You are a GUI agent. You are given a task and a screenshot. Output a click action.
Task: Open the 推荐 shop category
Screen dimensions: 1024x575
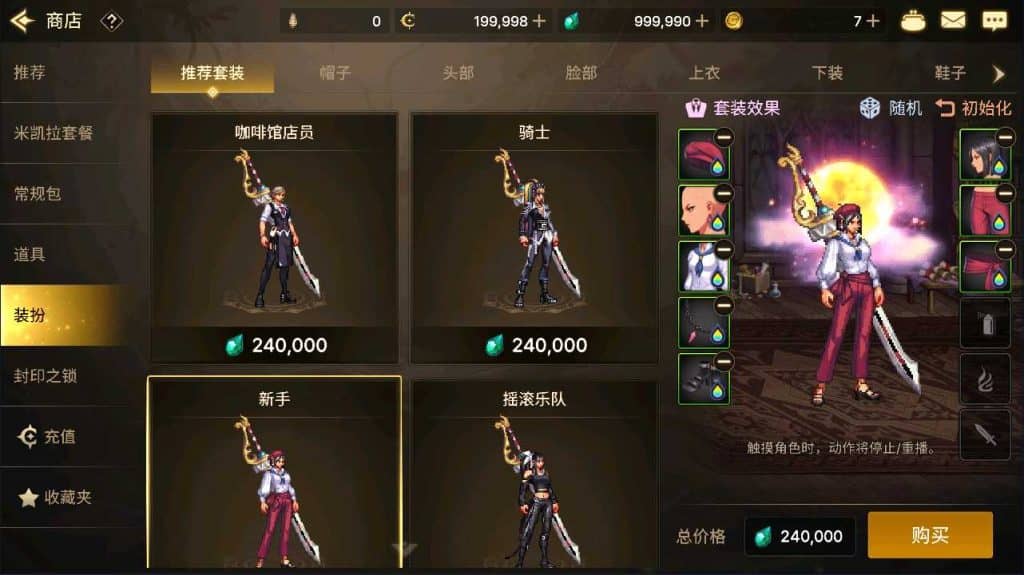[30, 73]
